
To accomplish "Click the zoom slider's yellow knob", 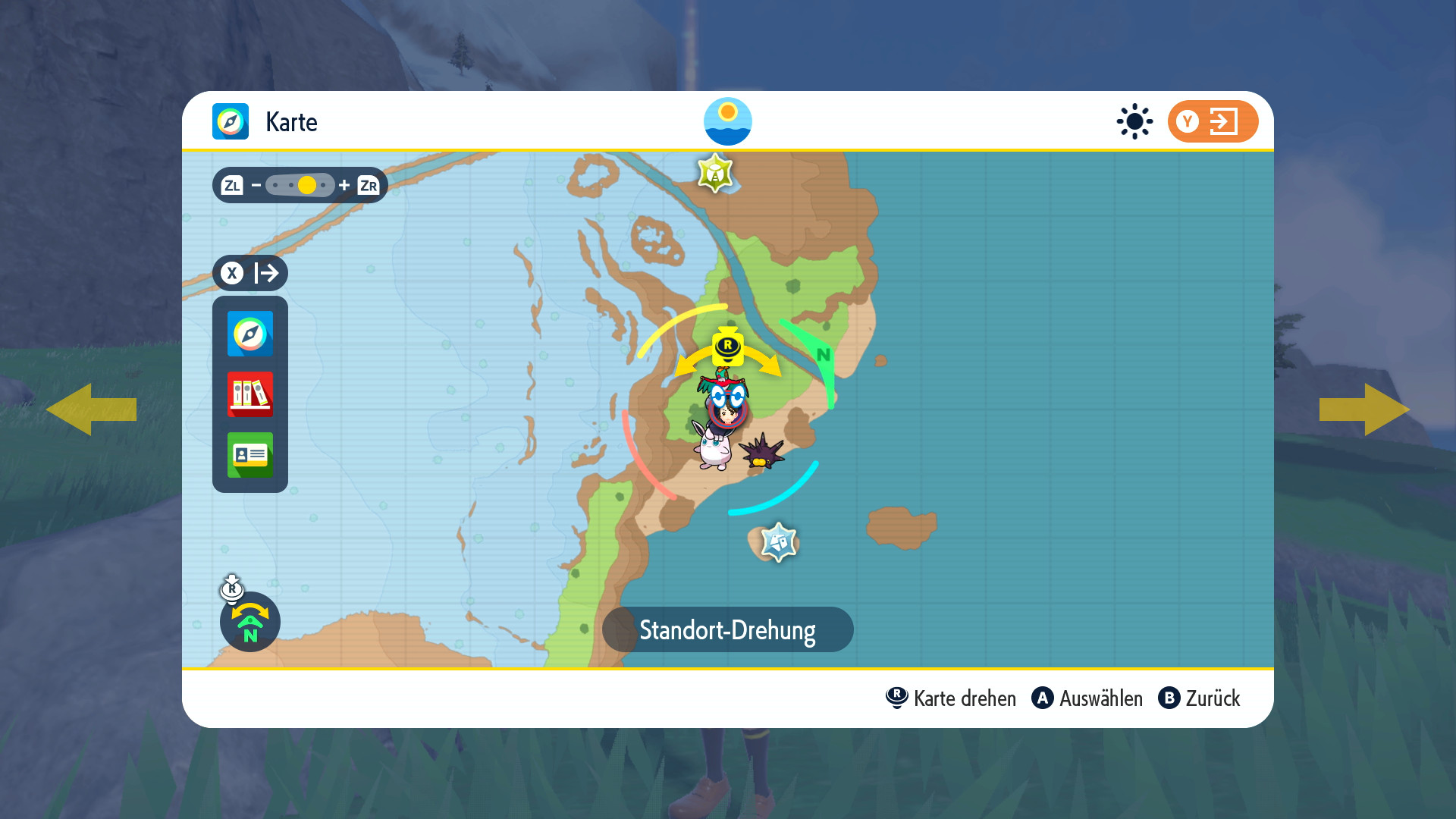I will click(x=307, y=185).
